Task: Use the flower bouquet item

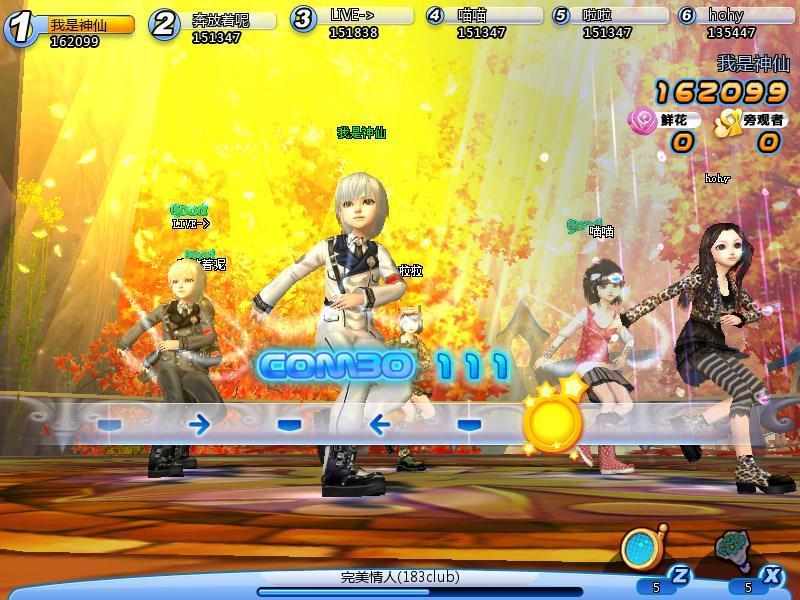Action: tap(734, 548)
